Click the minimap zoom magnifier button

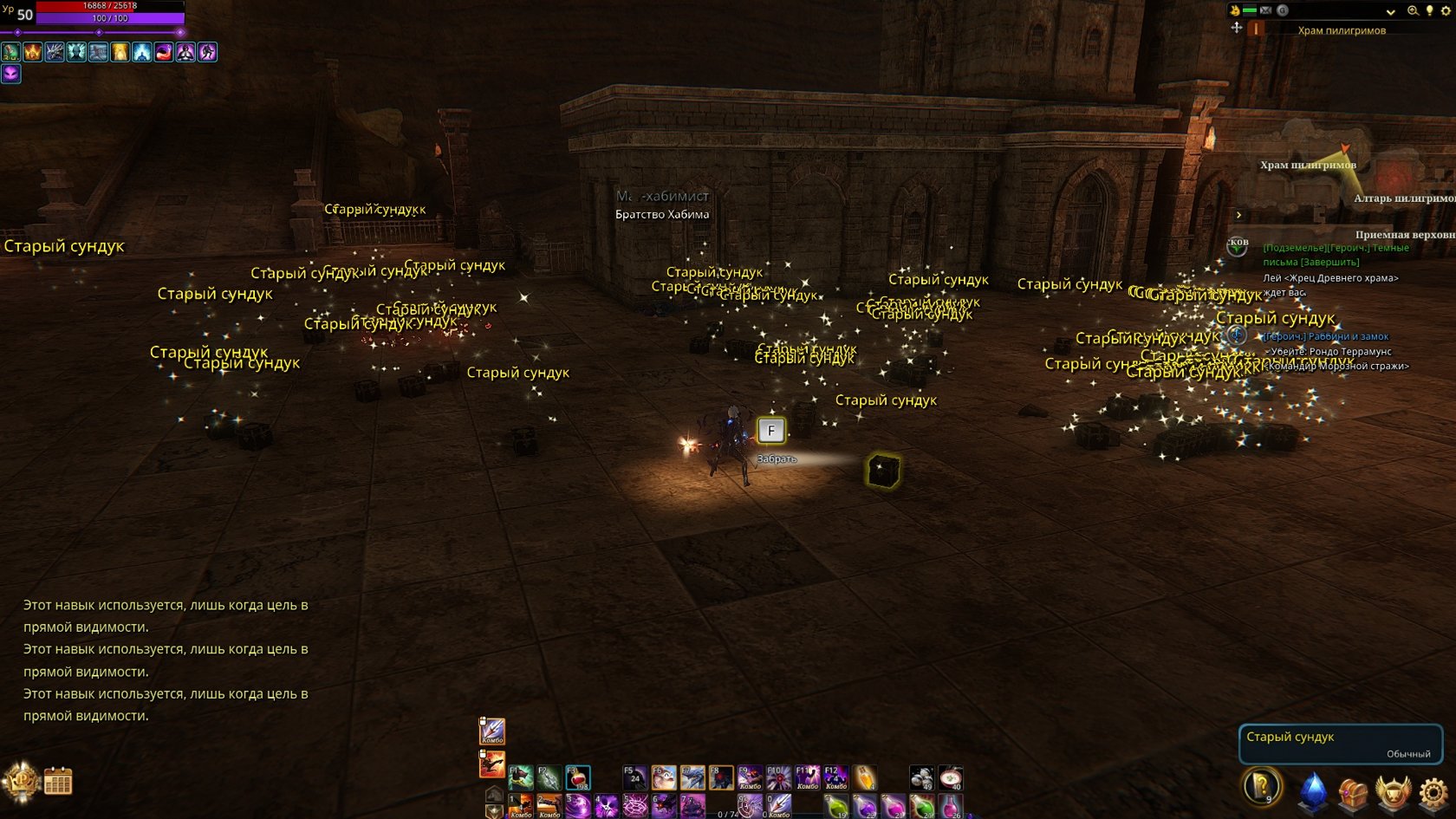[1413, 10]
